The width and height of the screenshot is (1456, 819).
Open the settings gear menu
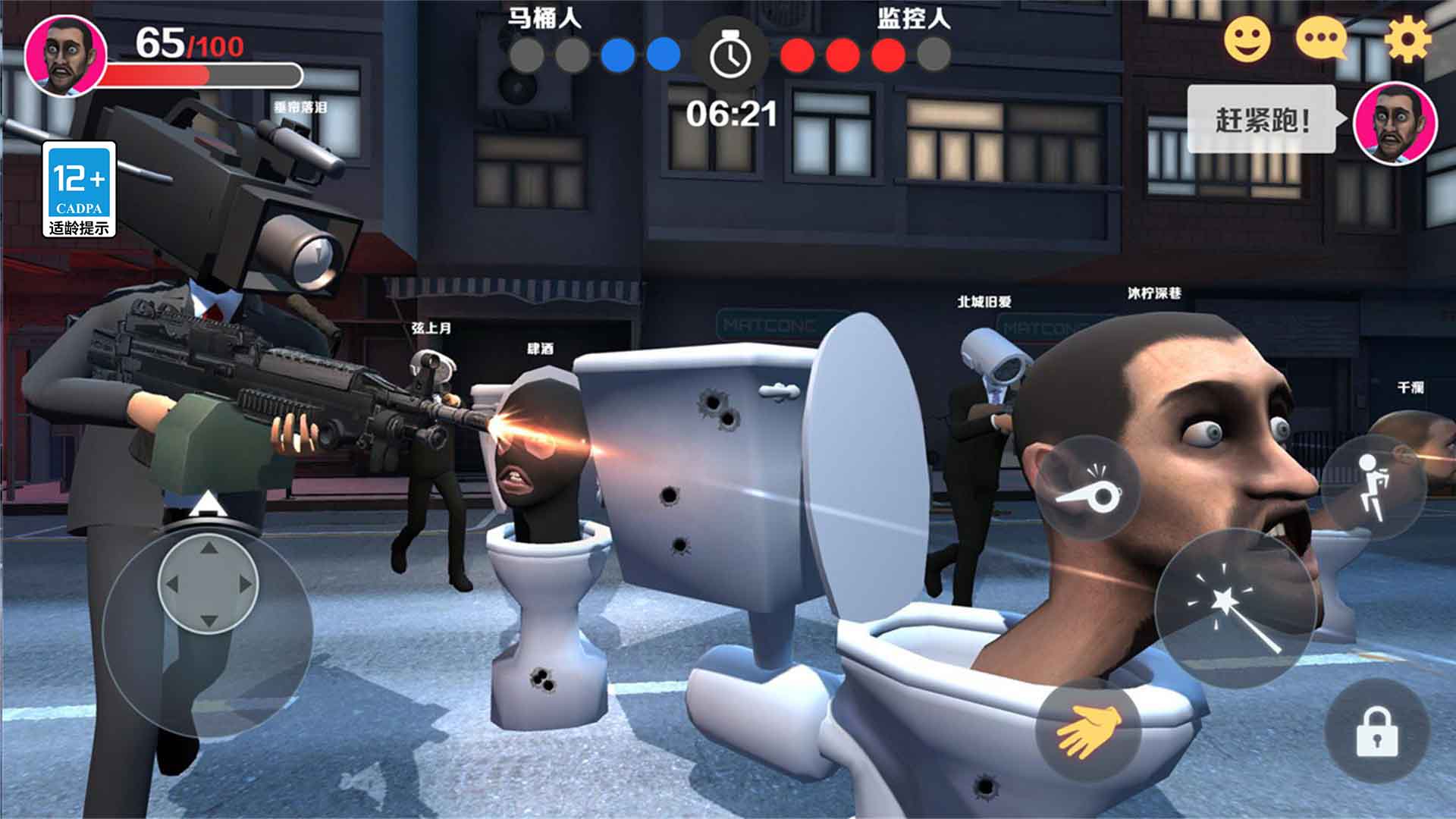click(x=1408, y=39)
